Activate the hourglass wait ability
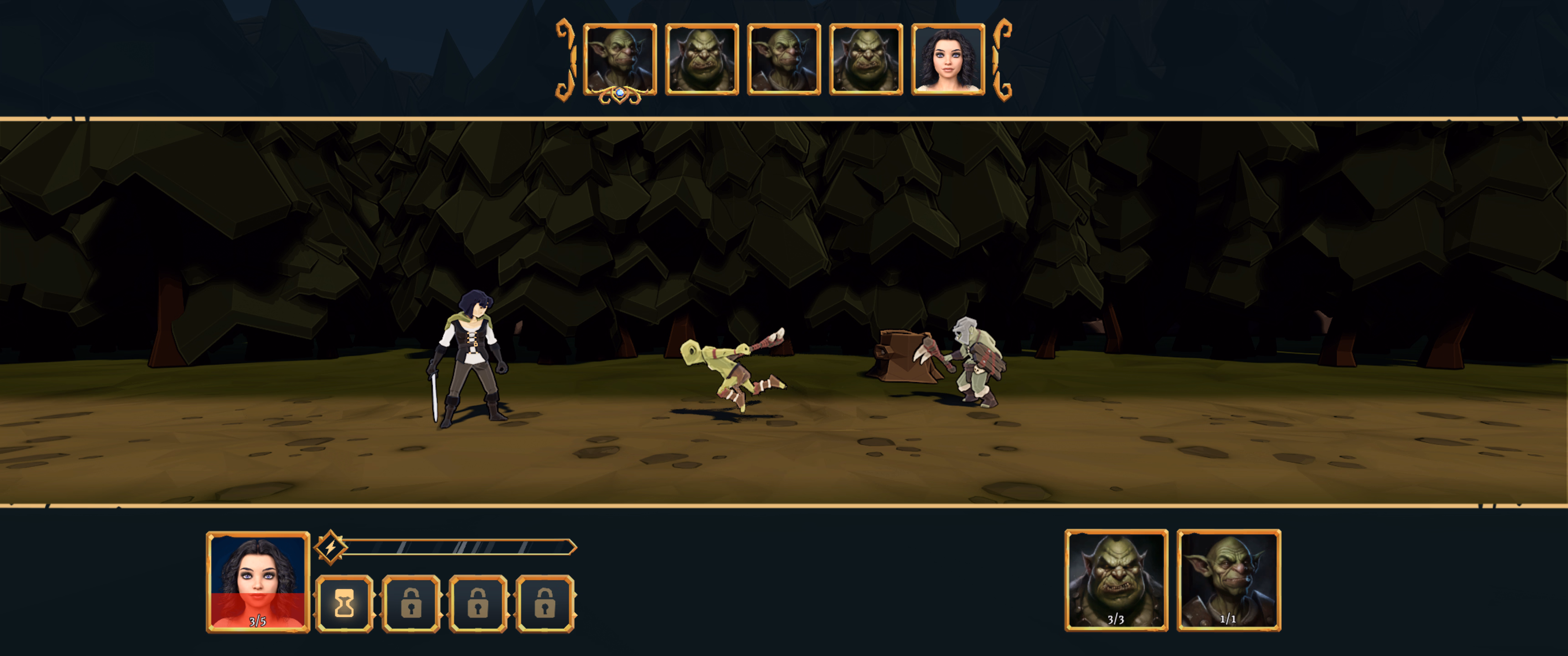 point(345,604)
